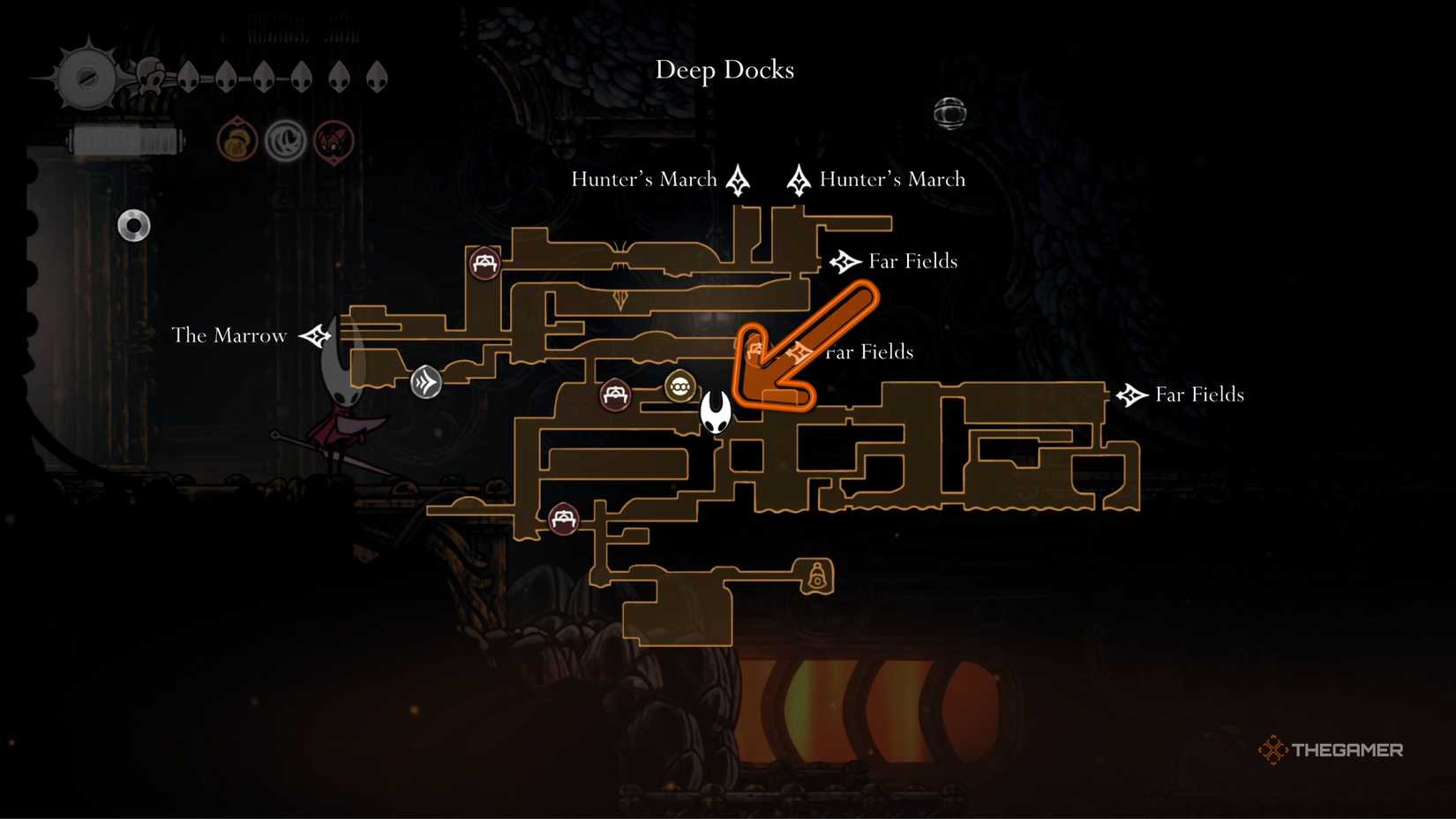
Task: Select the white ring icon on the left side
Action: (x=133, y=226)
